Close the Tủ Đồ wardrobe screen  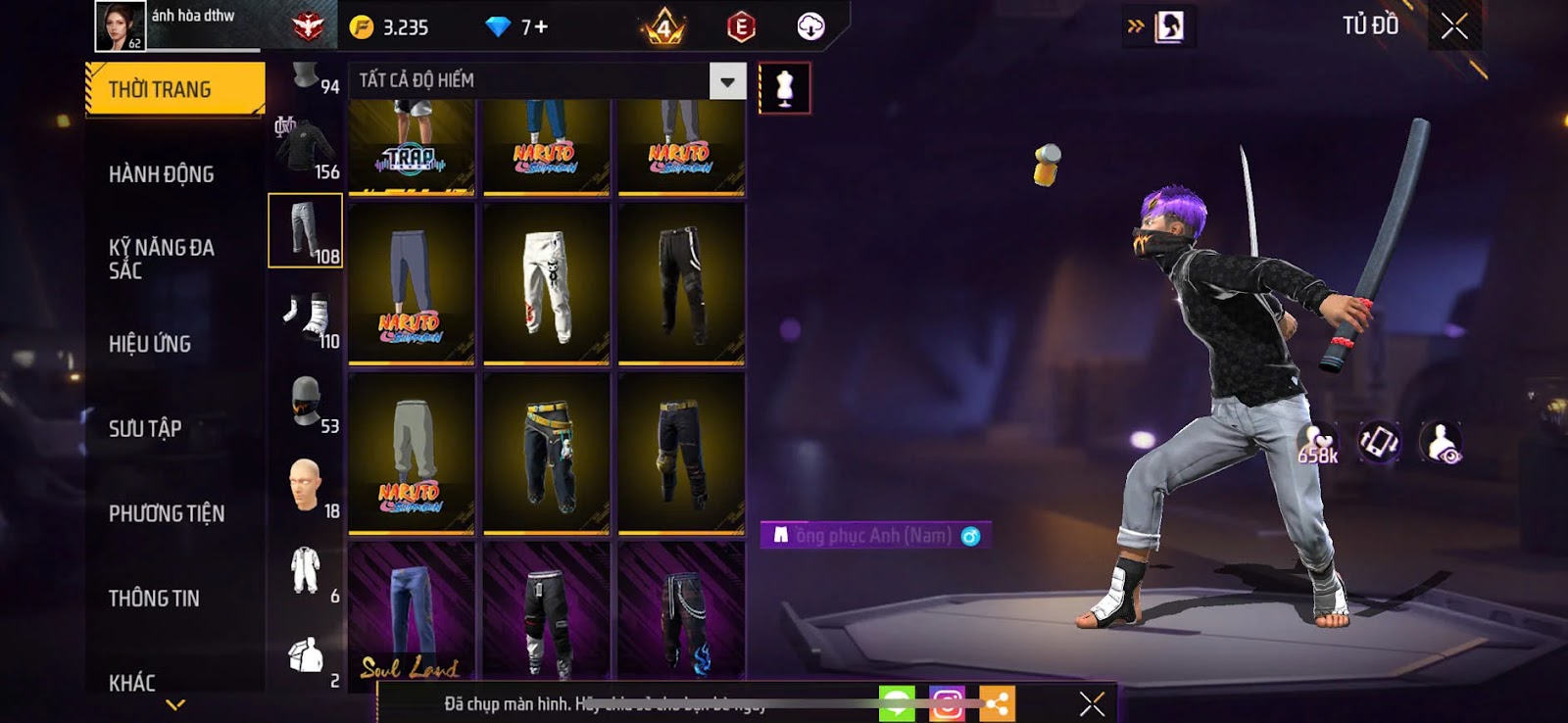[1454, 26]
